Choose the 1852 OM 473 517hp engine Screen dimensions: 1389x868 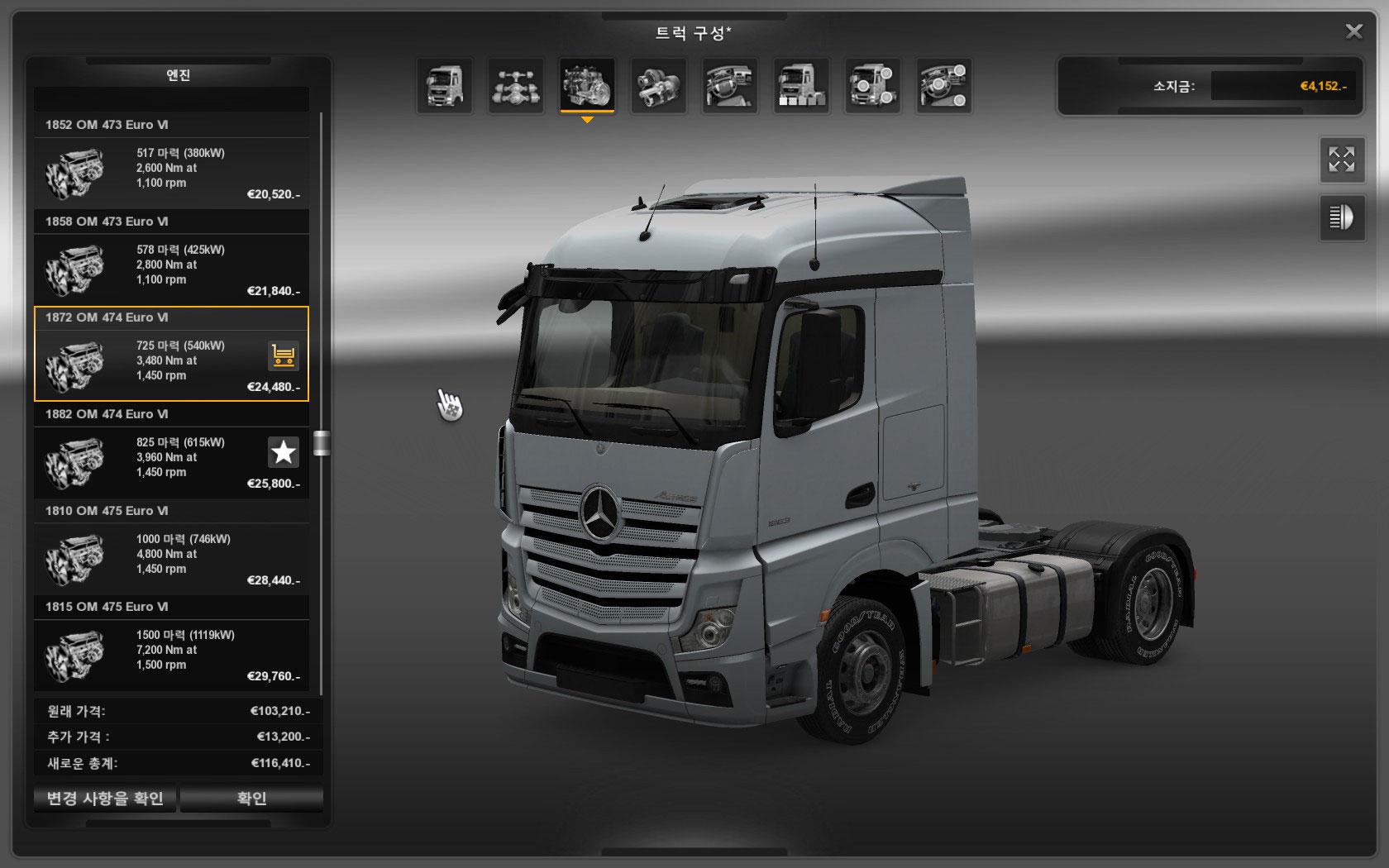171,173
